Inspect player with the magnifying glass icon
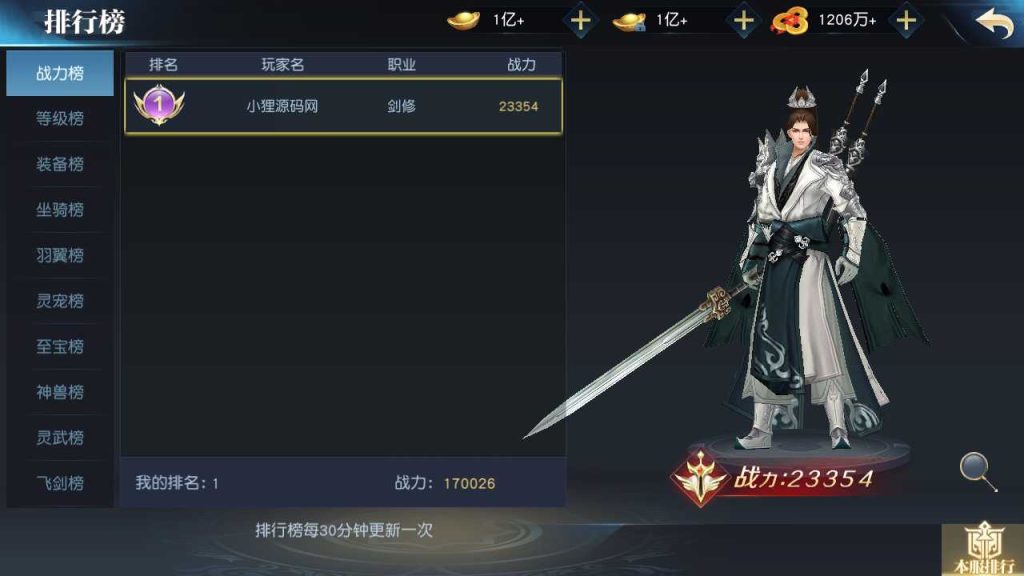The image size is (1024, 576). (x=977, y=471)
